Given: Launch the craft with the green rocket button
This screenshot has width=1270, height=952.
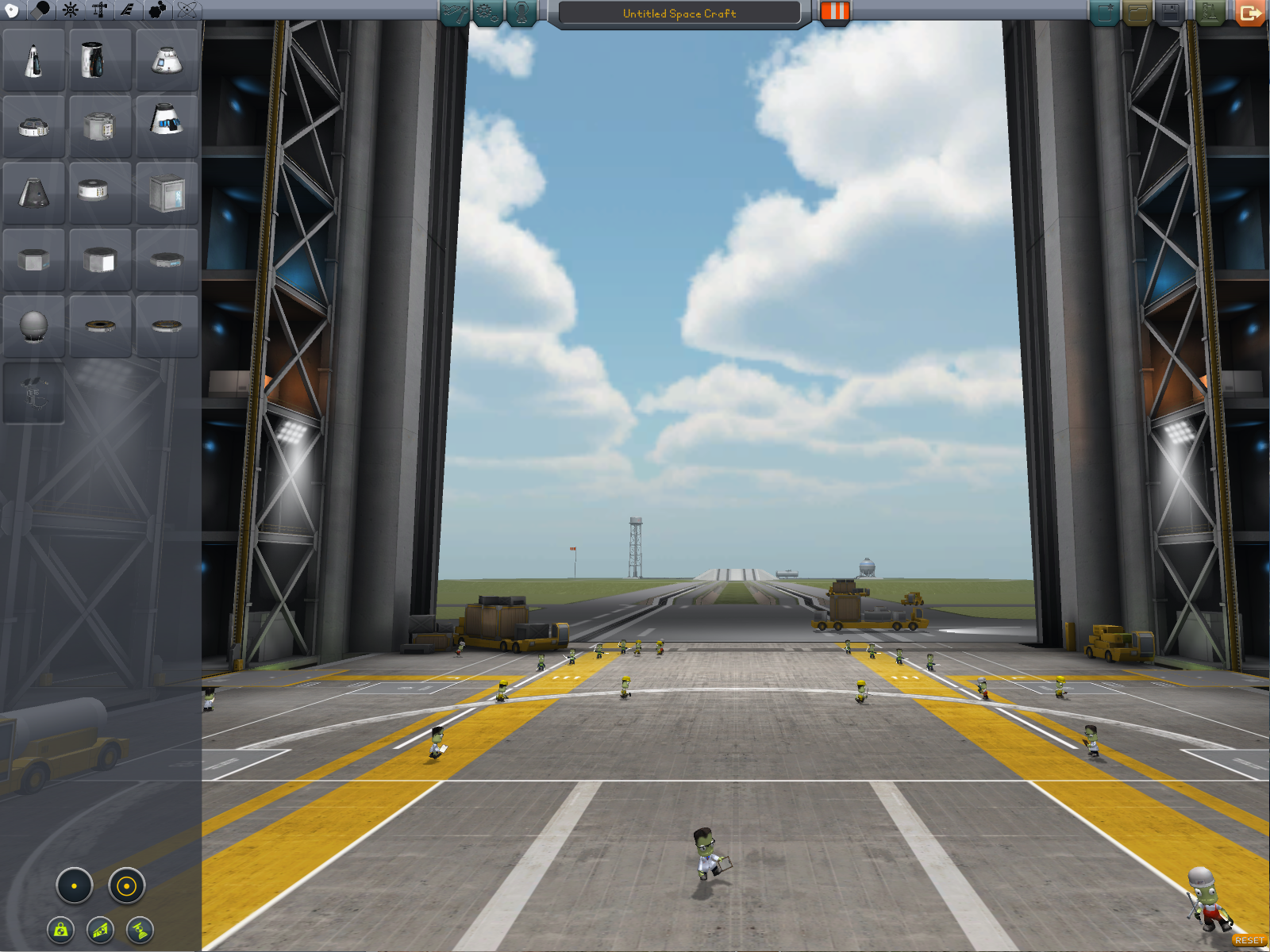Looking at the screenshot, I should tap(1209, 12).
